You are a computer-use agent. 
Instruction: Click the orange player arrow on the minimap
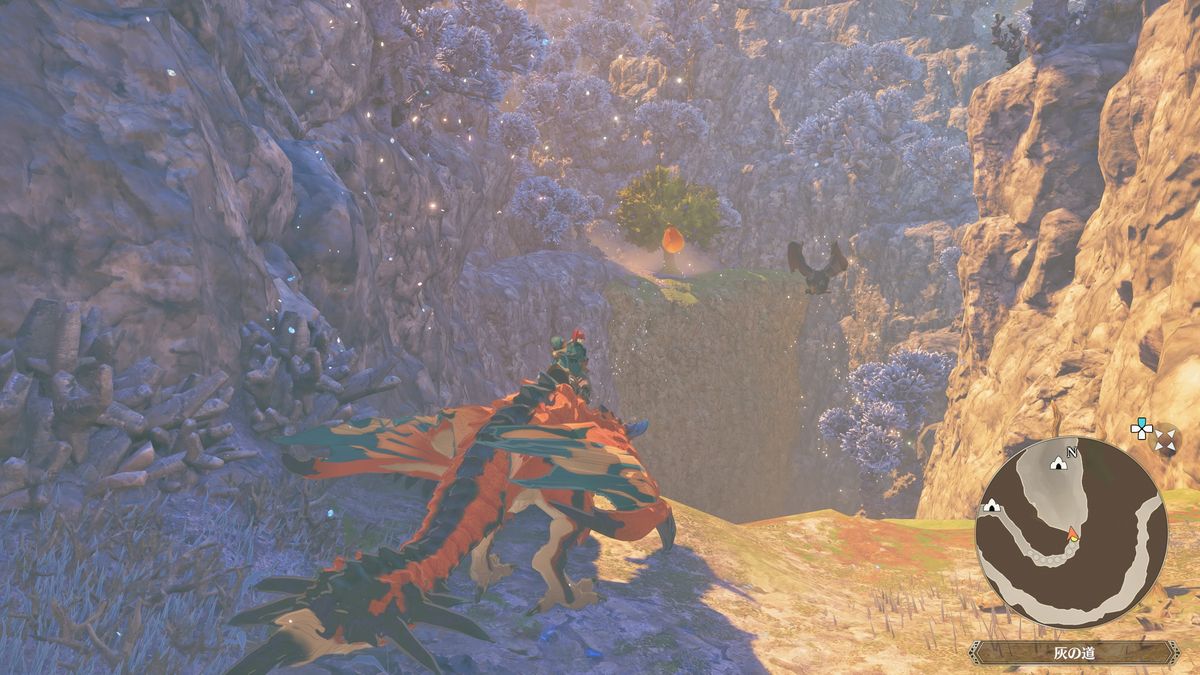point(1073,533)
